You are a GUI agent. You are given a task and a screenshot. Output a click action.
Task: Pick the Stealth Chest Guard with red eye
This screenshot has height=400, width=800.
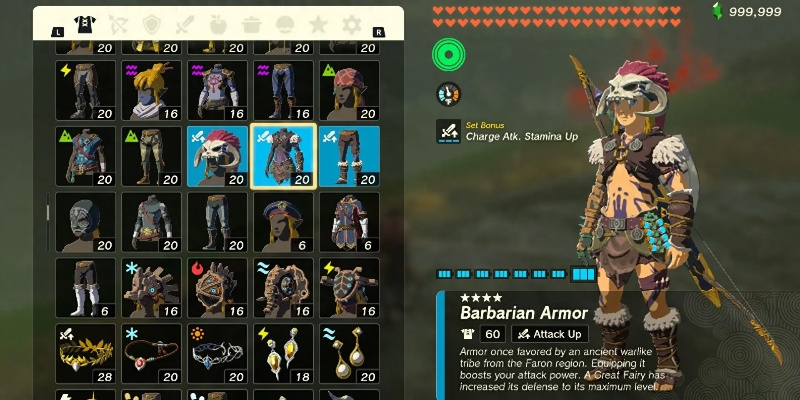152,222
